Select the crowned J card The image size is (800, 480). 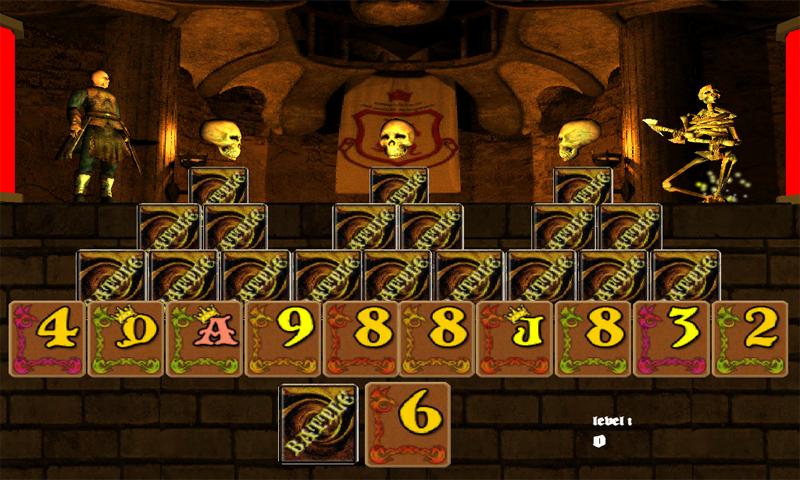tap(516, 338)
